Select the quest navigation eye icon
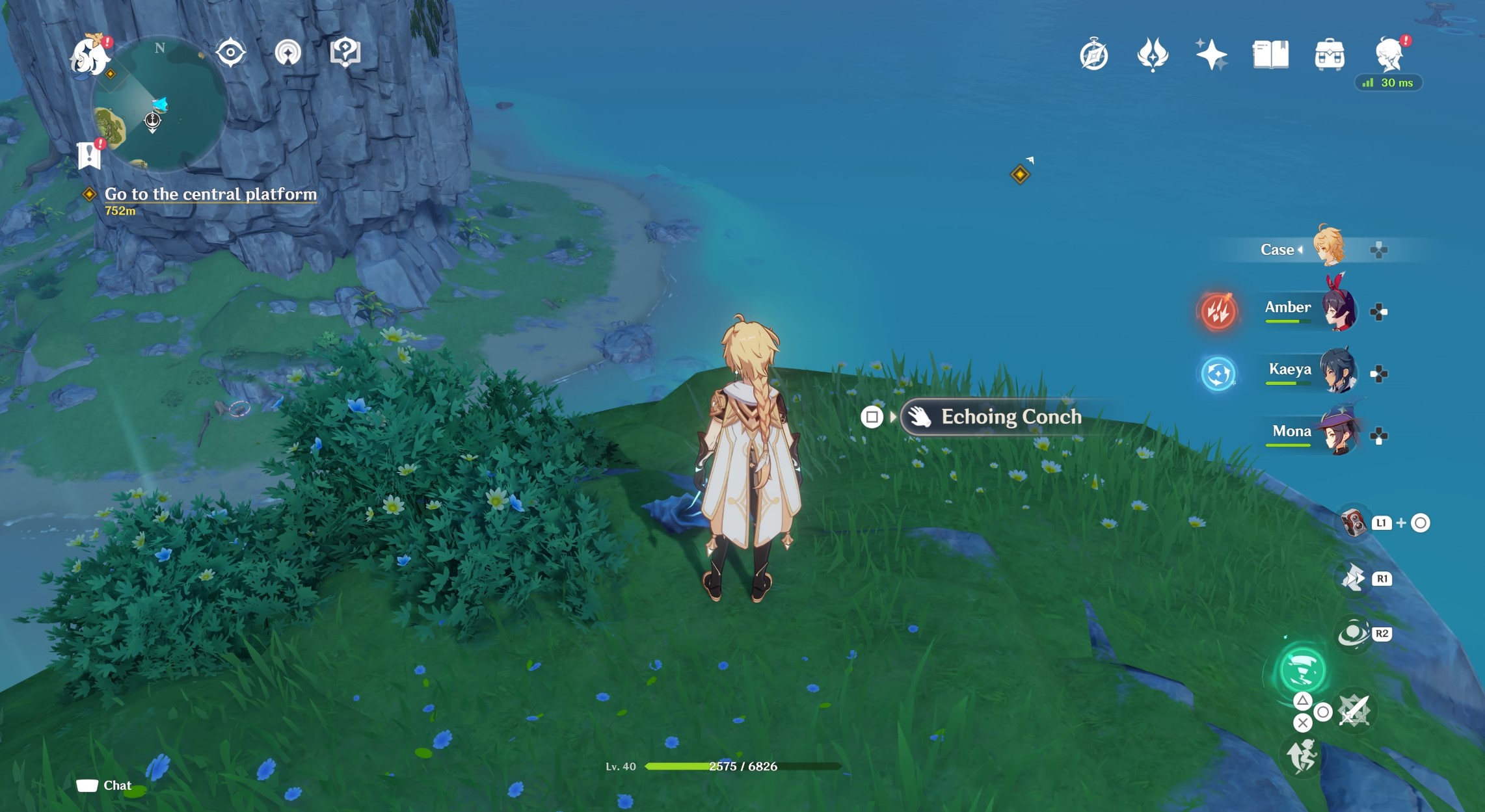This screenshot has width=1485, height=812. coord(230,53)
